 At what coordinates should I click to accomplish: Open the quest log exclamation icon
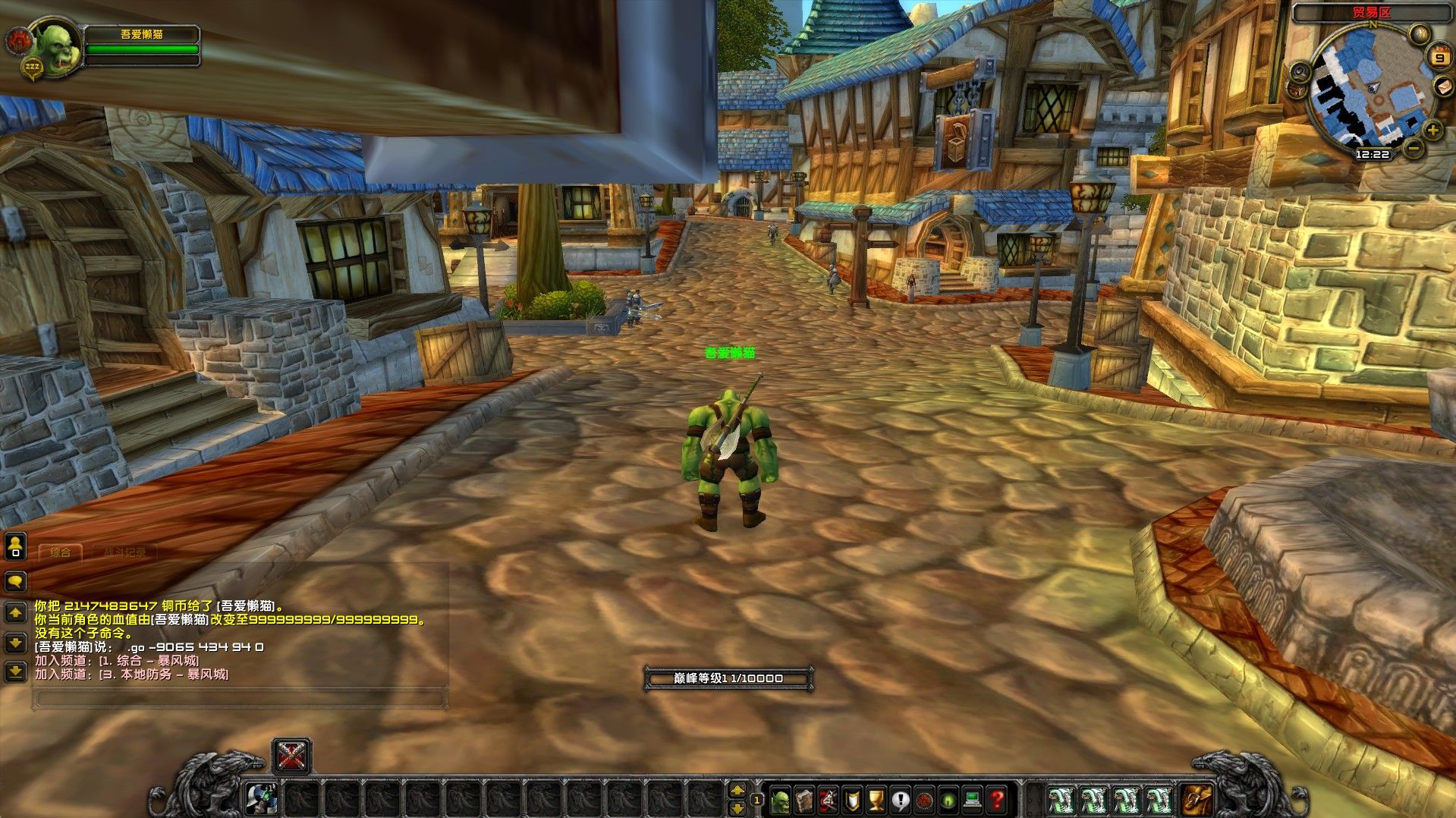coord(901,800)
